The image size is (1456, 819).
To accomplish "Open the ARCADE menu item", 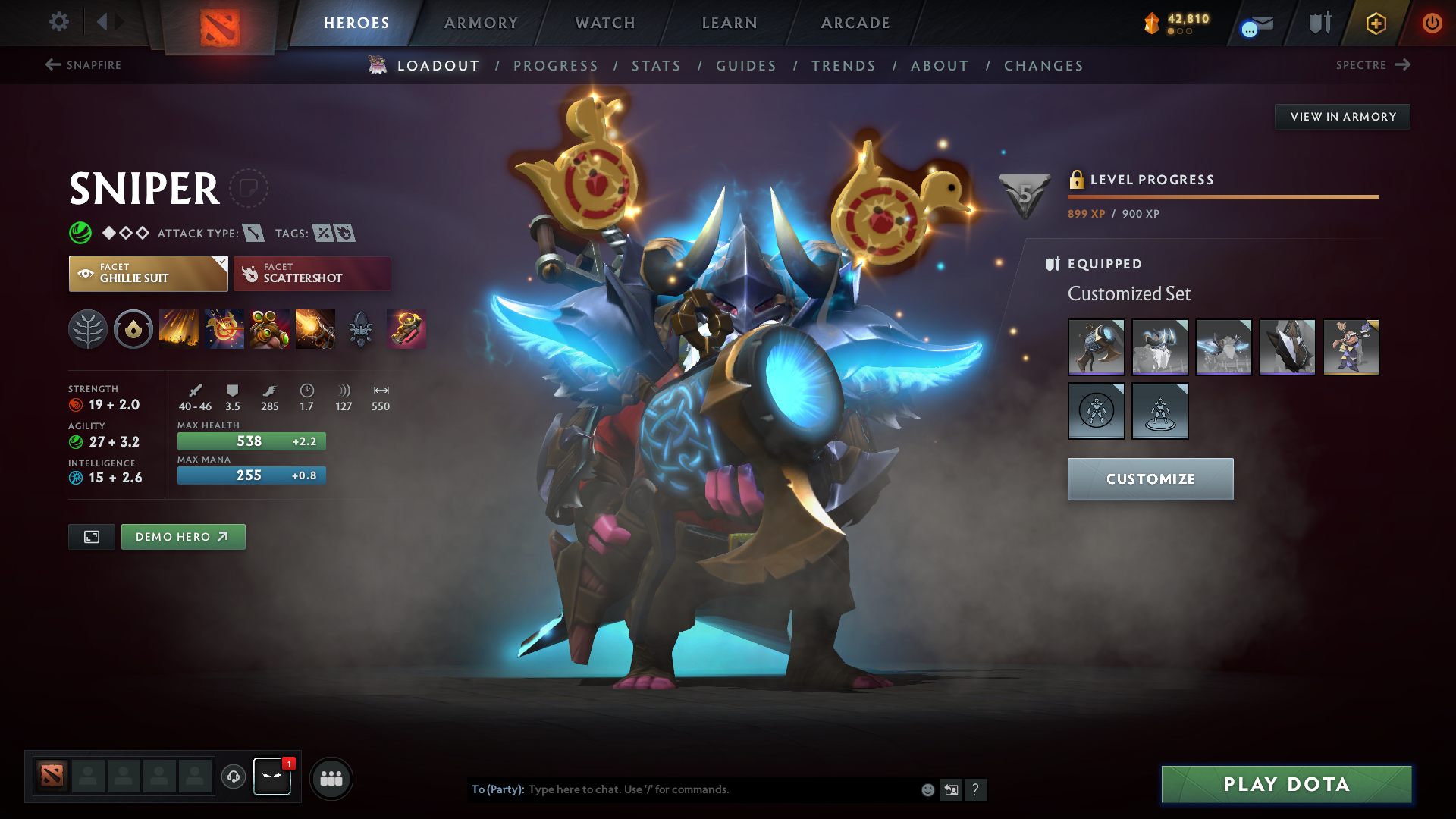I will [x=855, y=23].
